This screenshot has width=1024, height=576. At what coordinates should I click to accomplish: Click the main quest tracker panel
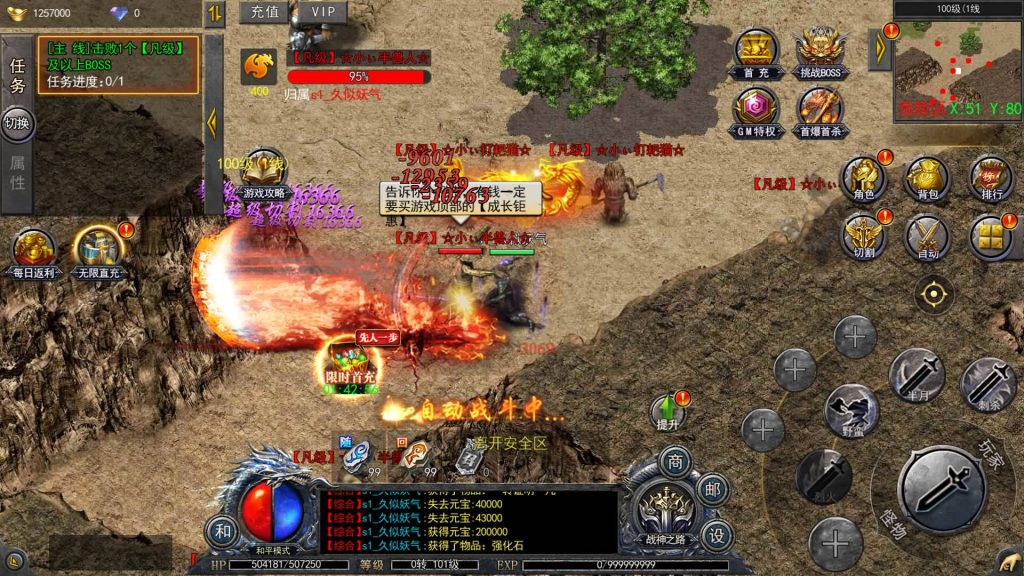click(x=118, y=65)
